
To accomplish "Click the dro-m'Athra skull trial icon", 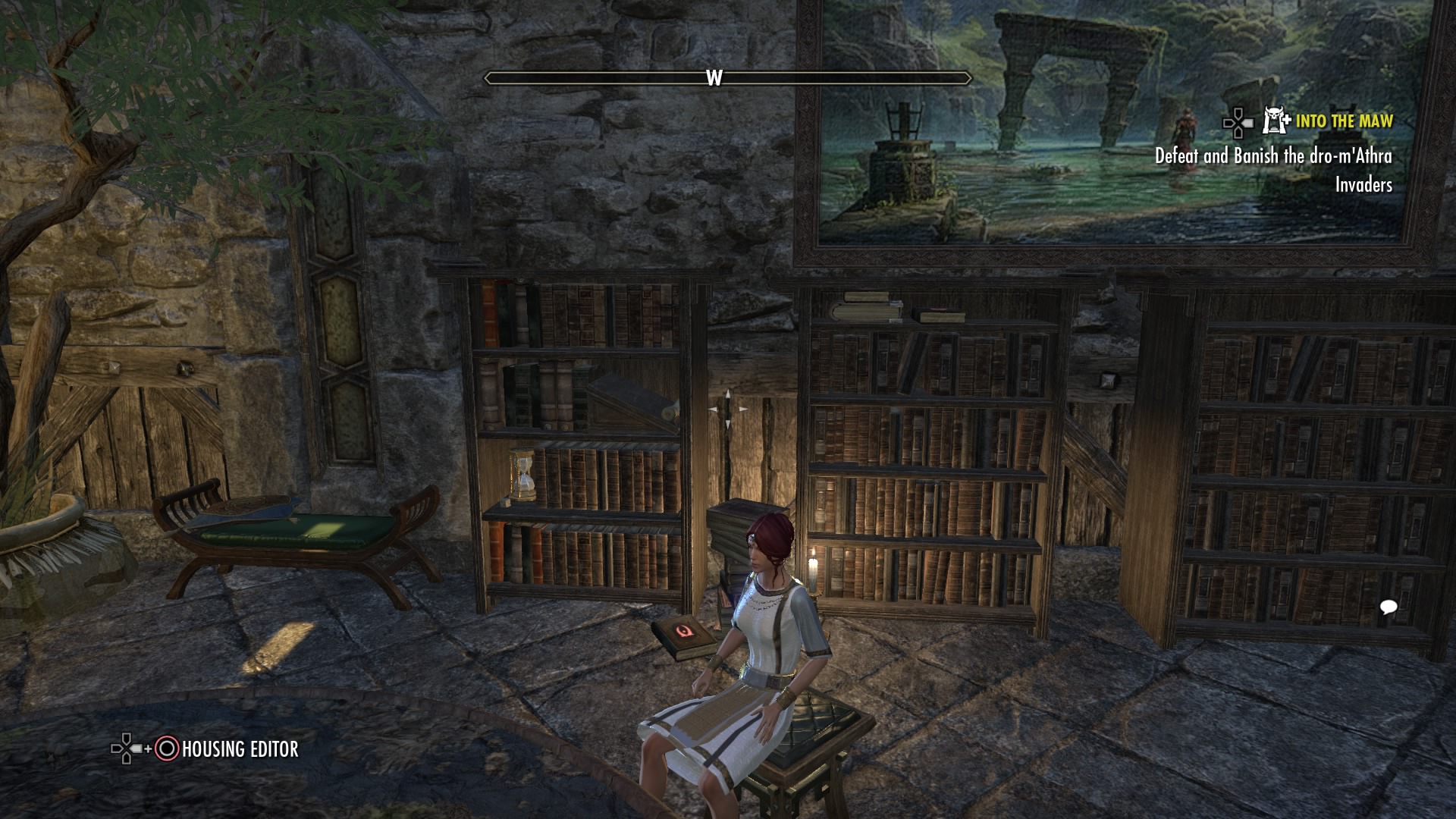I will pyautogui.click(x=1274, y=120).
